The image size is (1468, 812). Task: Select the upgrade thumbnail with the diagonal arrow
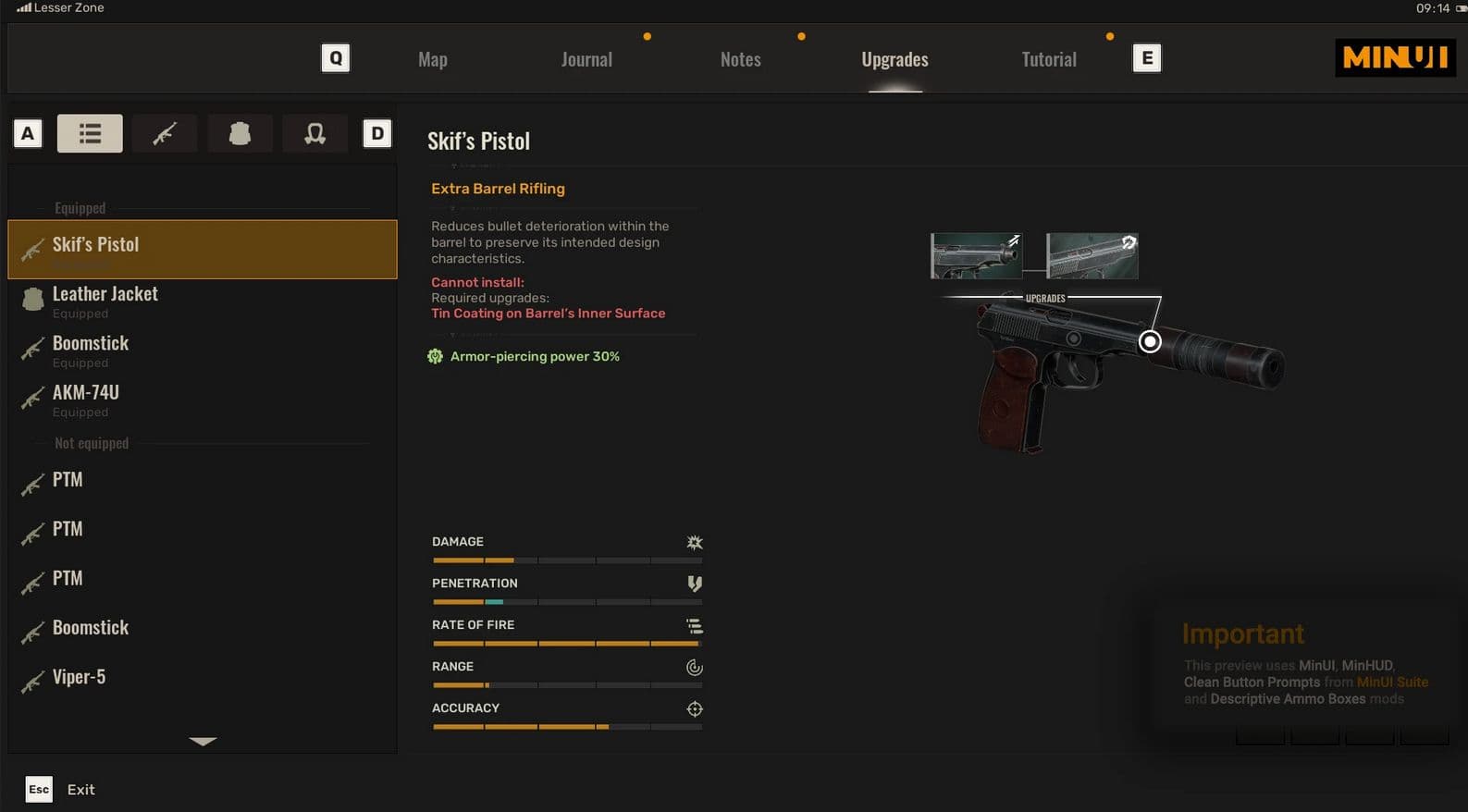976,256
